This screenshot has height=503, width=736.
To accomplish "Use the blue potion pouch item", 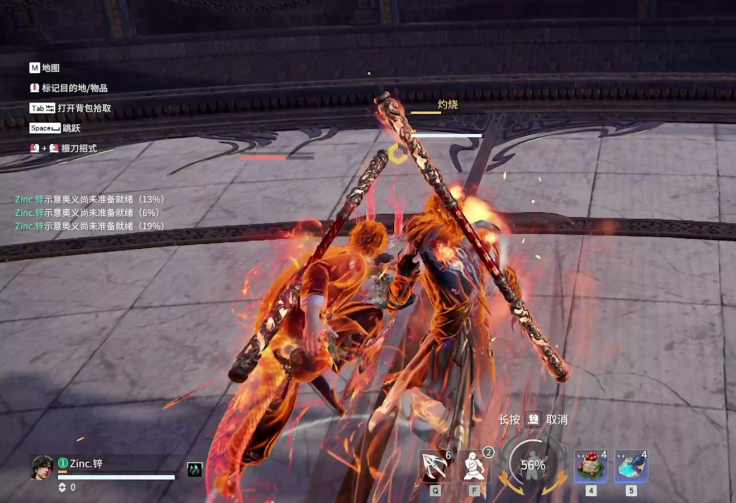I will pos(630,466).
